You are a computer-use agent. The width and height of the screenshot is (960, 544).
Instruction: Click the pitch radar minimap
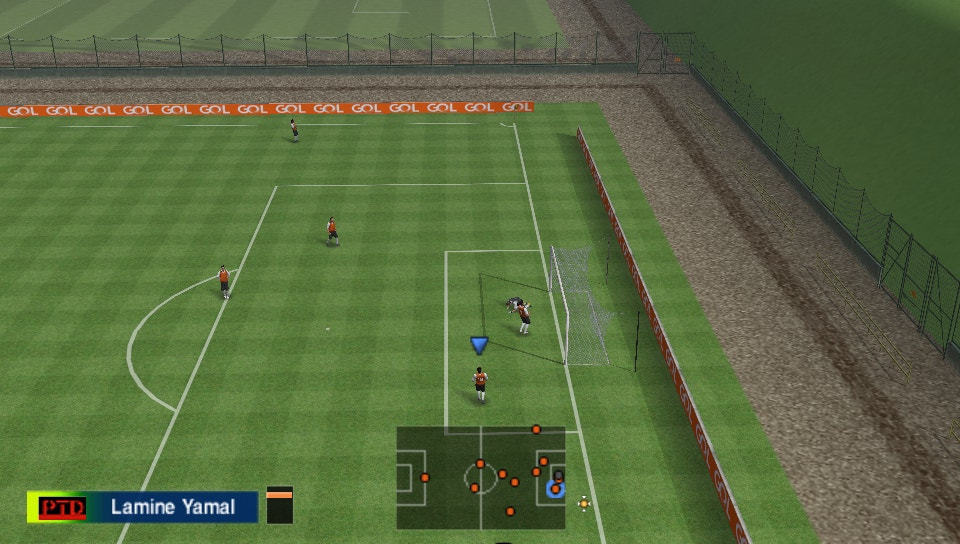[x=480, y=478]
